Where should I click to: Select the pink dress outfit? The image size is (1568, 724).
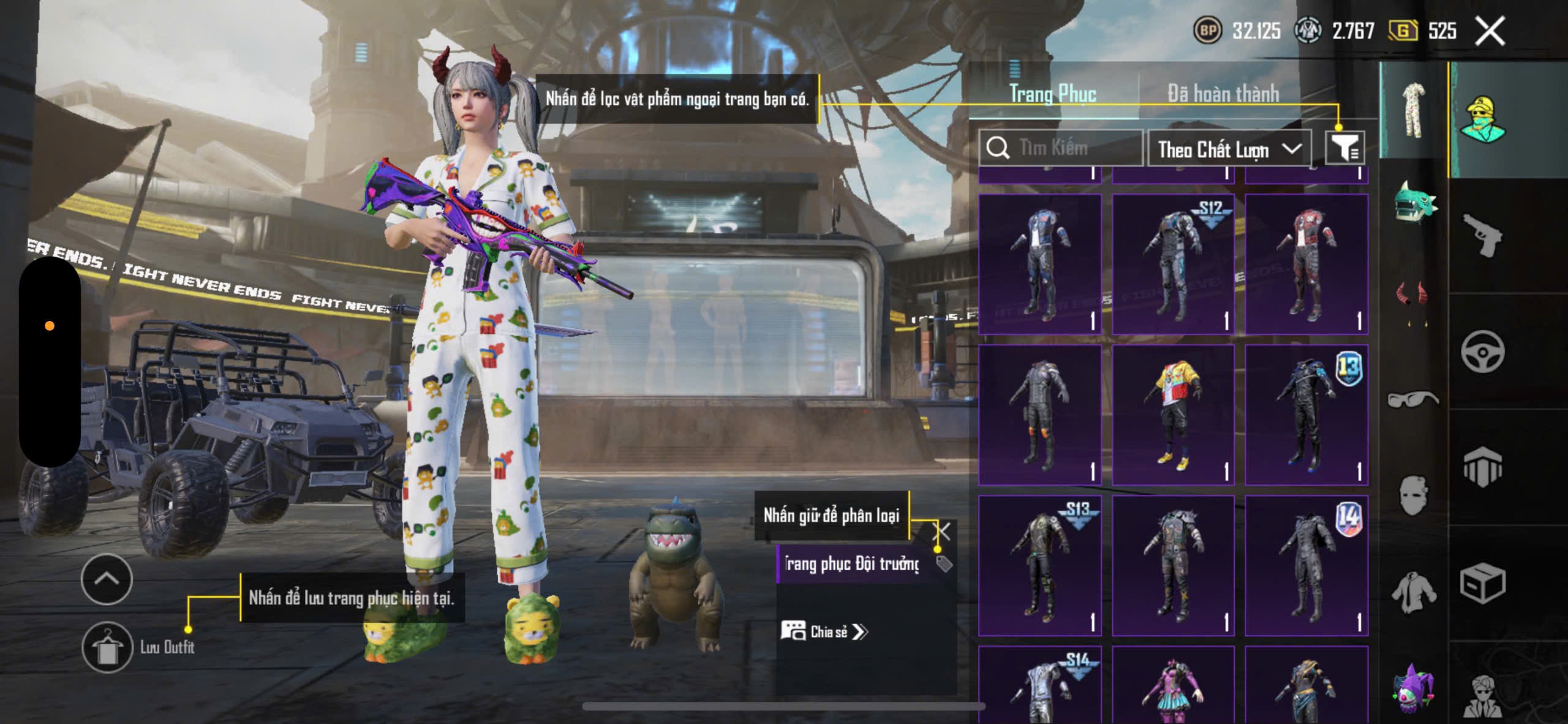[1172, 686]
